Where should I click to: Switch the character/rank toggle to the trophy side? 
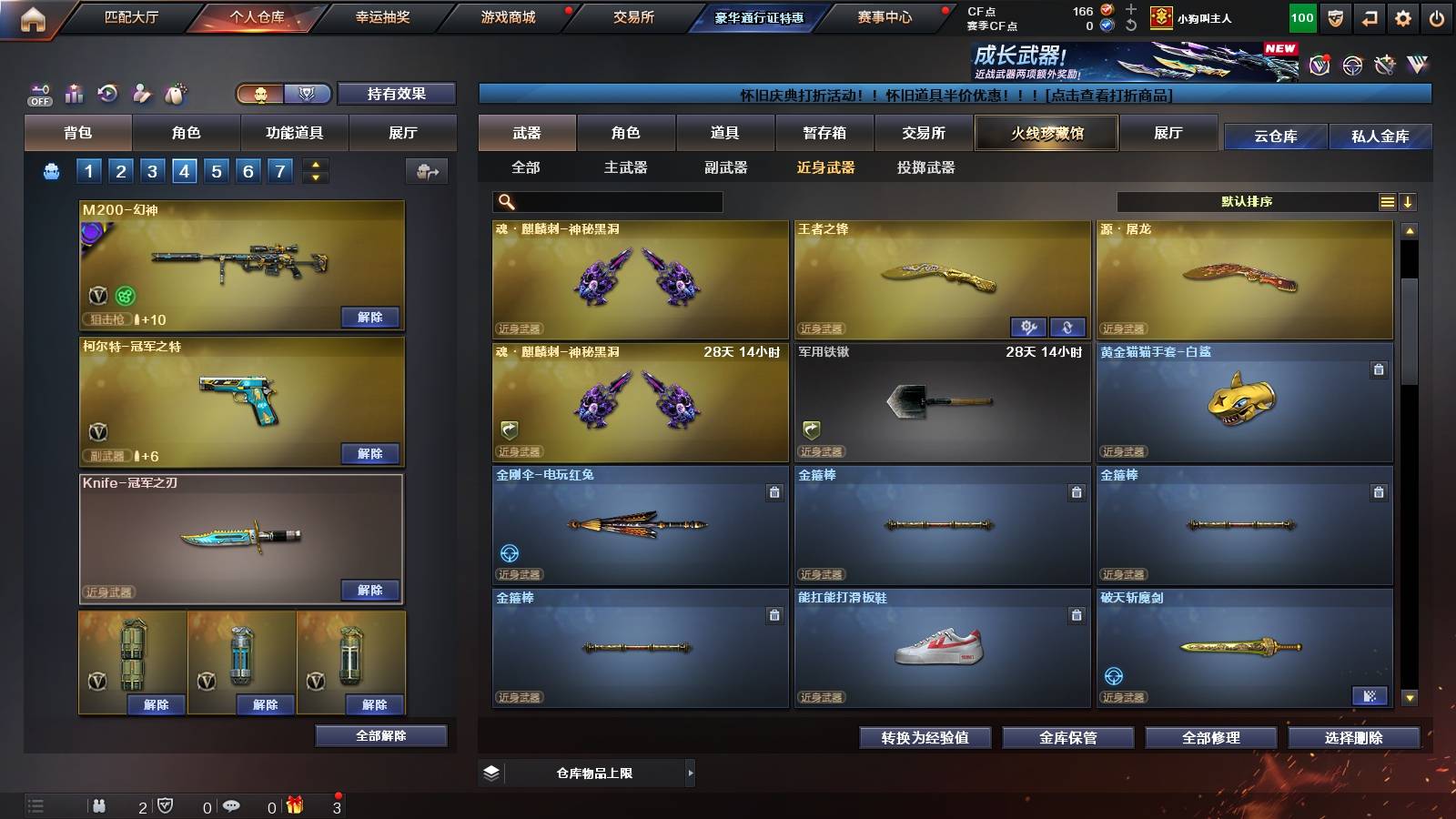tap(308, 94)
